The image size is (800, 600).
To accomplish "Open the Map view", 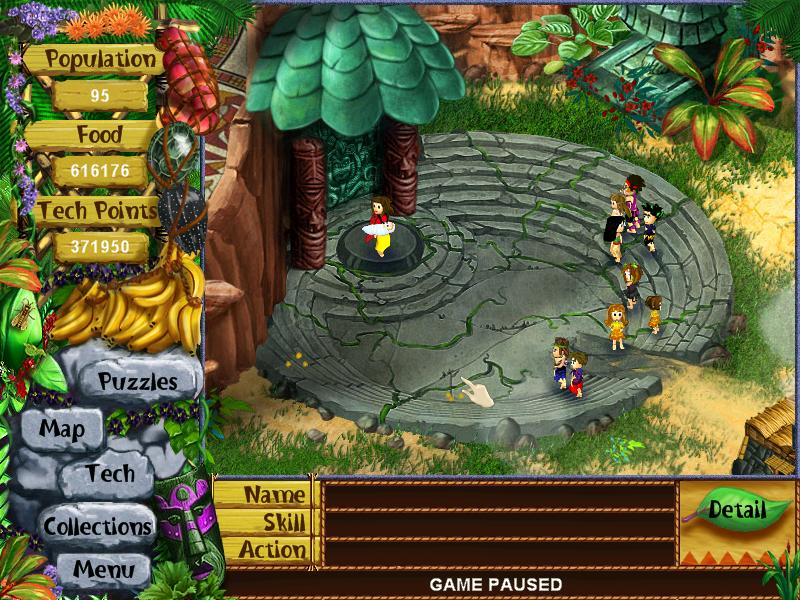I will (61, 430).
